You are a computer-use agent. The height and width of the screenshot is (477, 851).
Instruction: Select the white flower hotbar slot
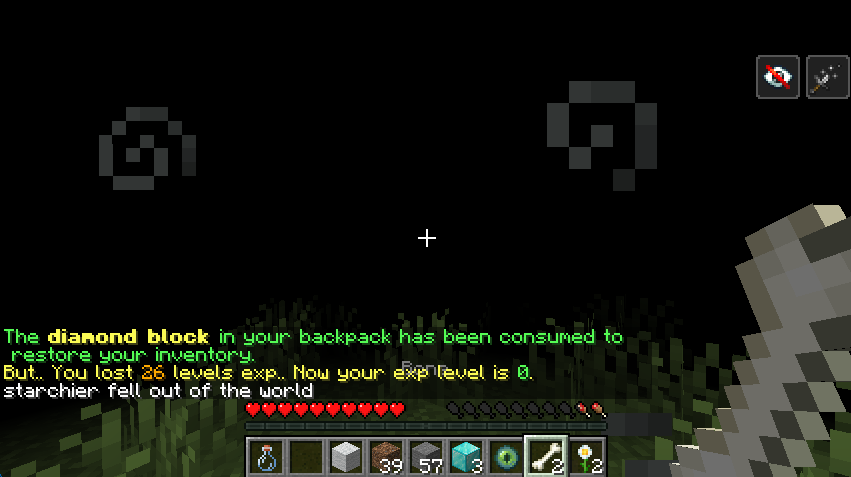tap(586, 457)
